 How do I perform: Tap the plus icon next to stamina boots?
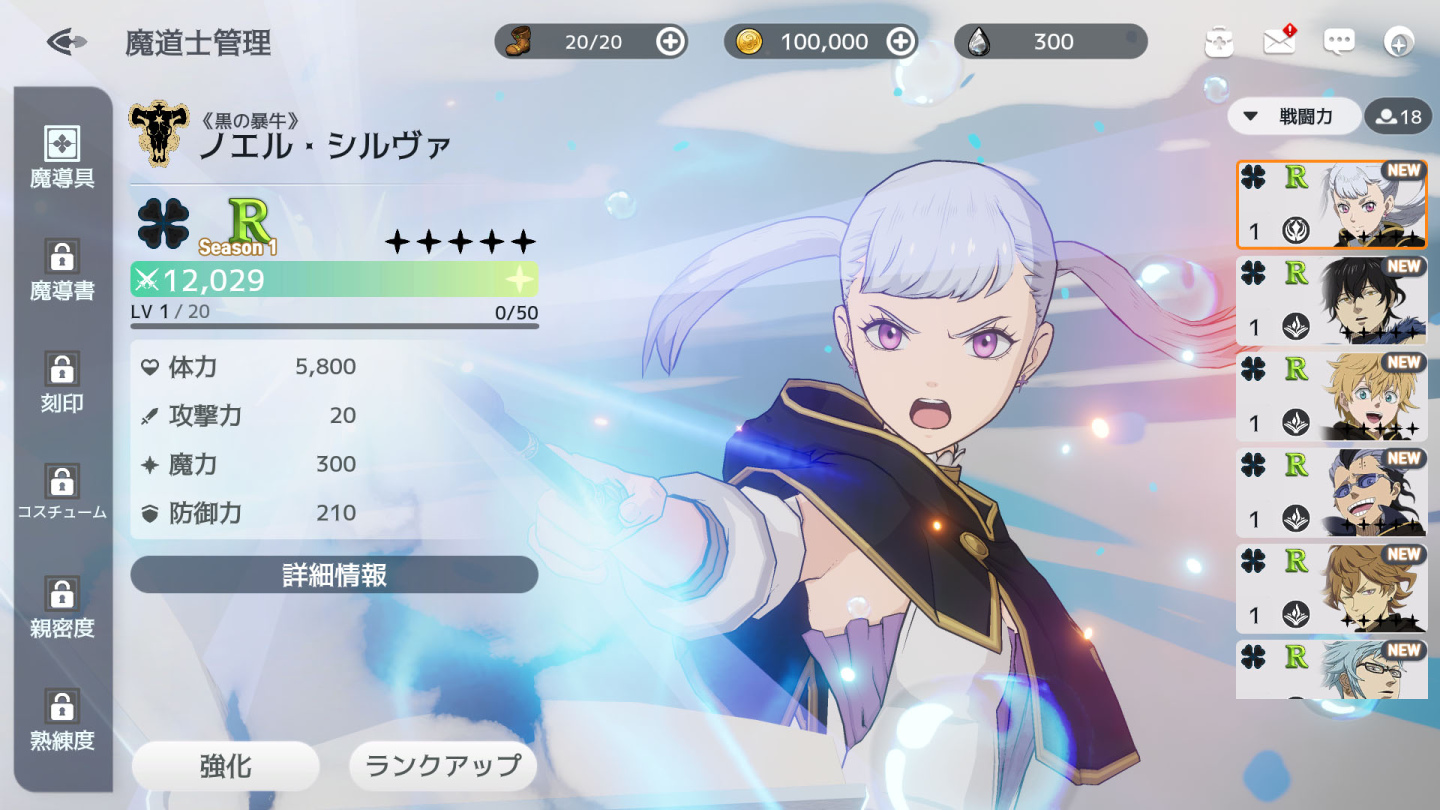click(671, 42)
